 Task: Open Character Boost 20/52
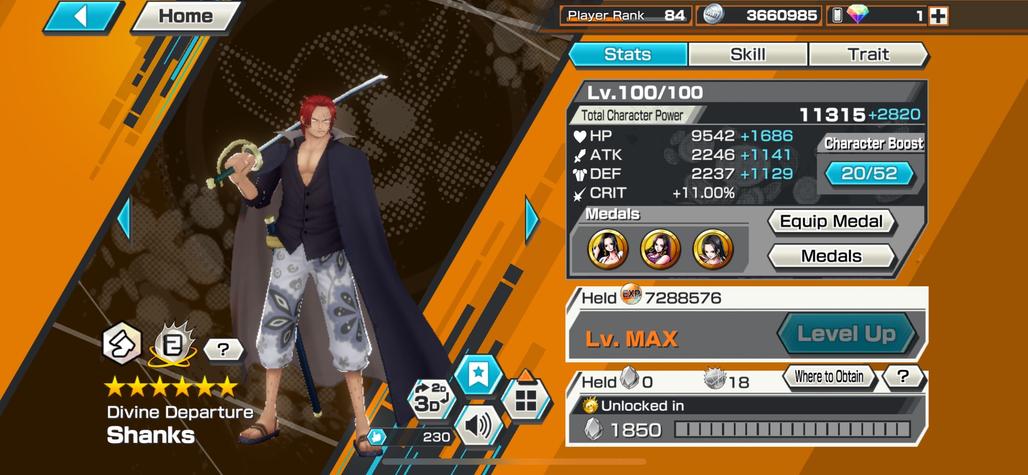click(x=869, y=174)
